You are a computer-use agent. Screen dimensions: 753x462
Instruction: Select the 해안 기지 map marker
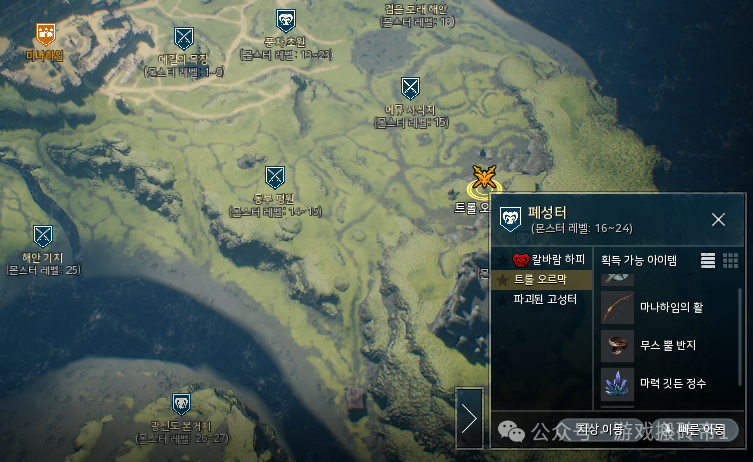[42, 237]
